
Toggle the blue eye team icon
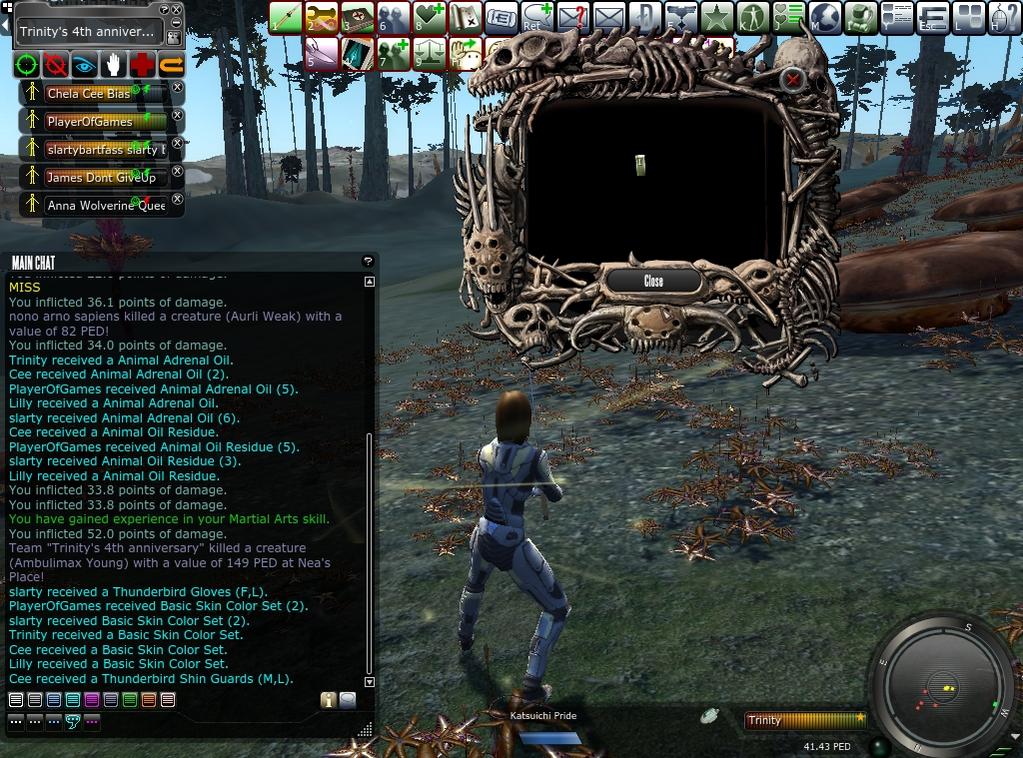(x=85, y=66)
